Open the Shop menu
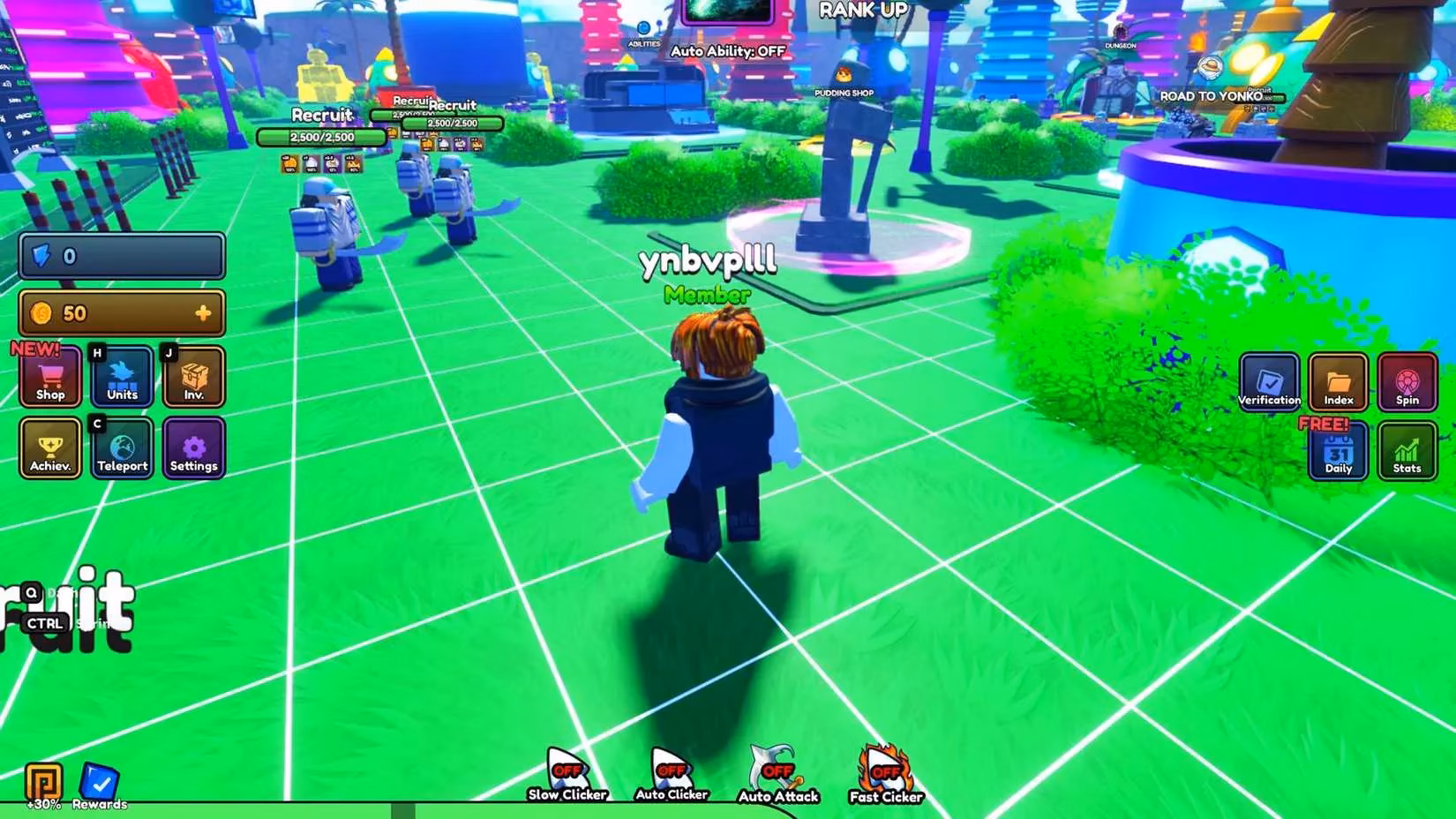 click(49, 376)
